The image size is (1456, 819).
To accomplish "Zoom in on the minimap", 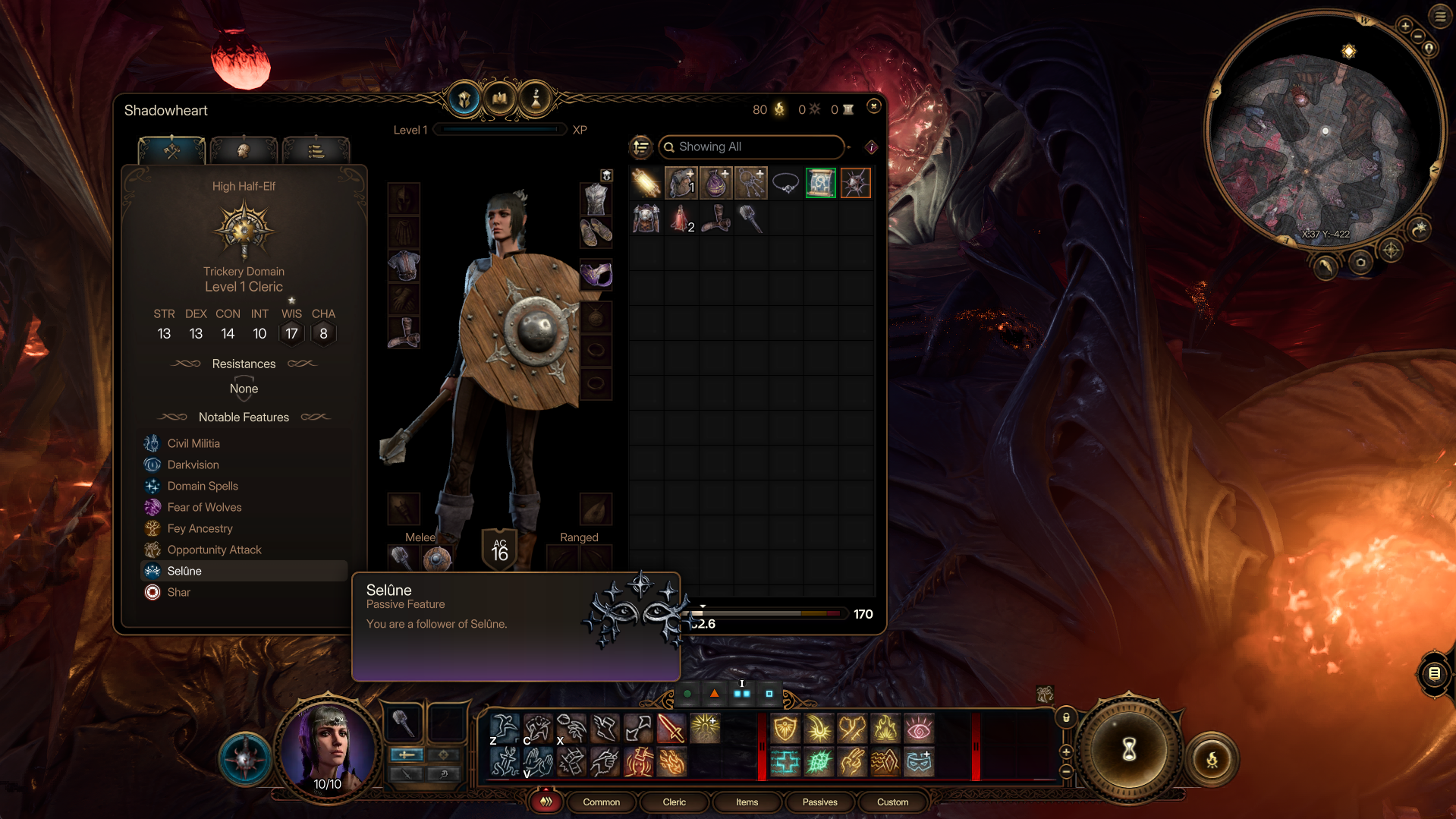I will coord(1405,26).
